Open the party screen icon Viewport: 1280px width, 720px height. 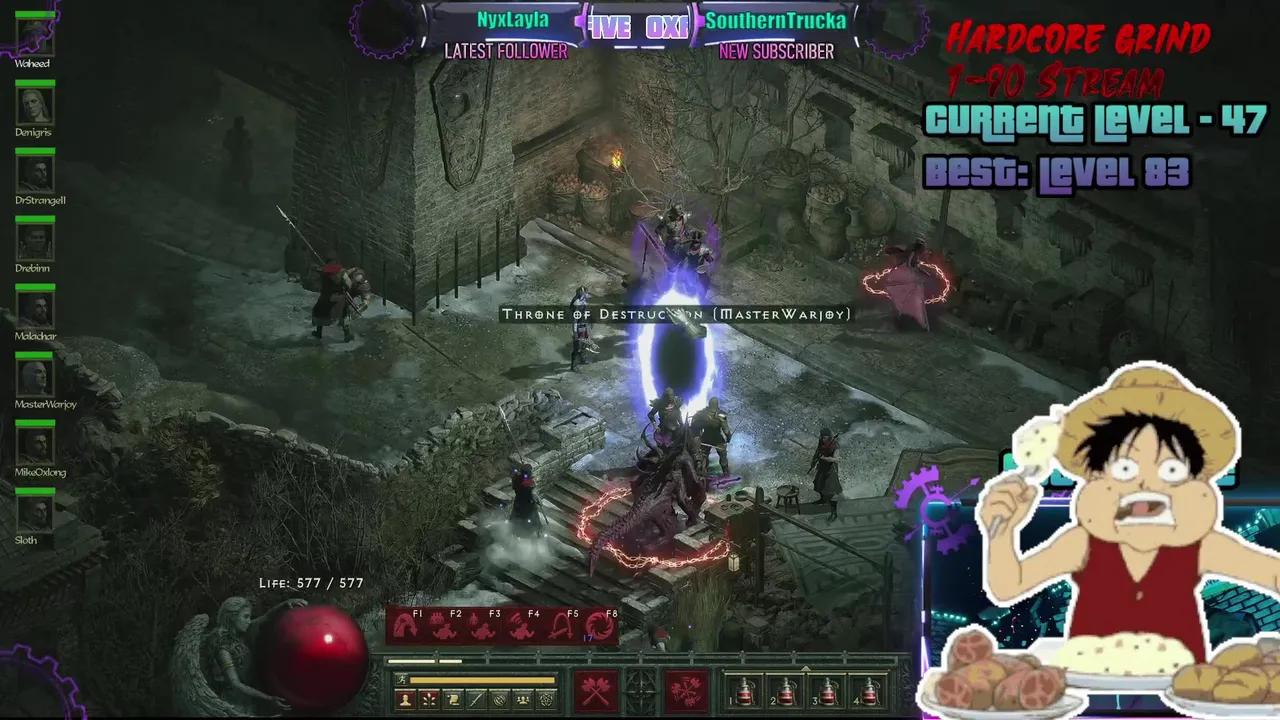point(522,700)
